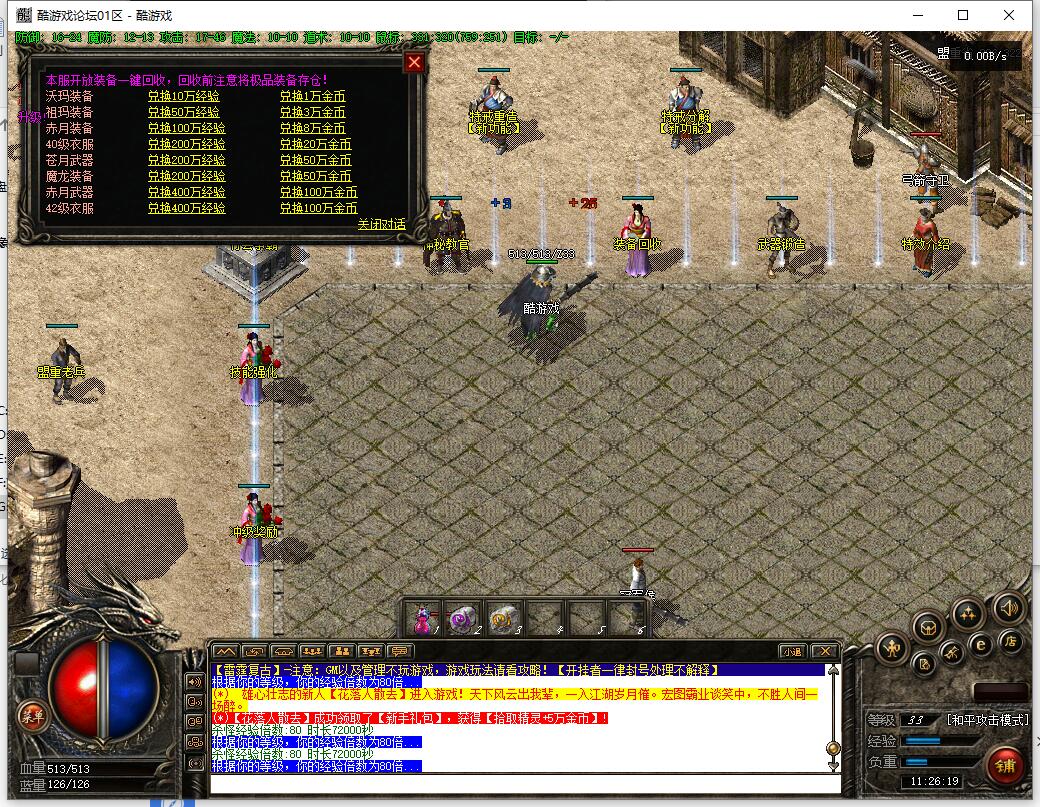Image resolution: width=1040 pixels, height=807 pixels.
Task: Click the red 菜单 menu orb
Action: [x=32, y=714]
